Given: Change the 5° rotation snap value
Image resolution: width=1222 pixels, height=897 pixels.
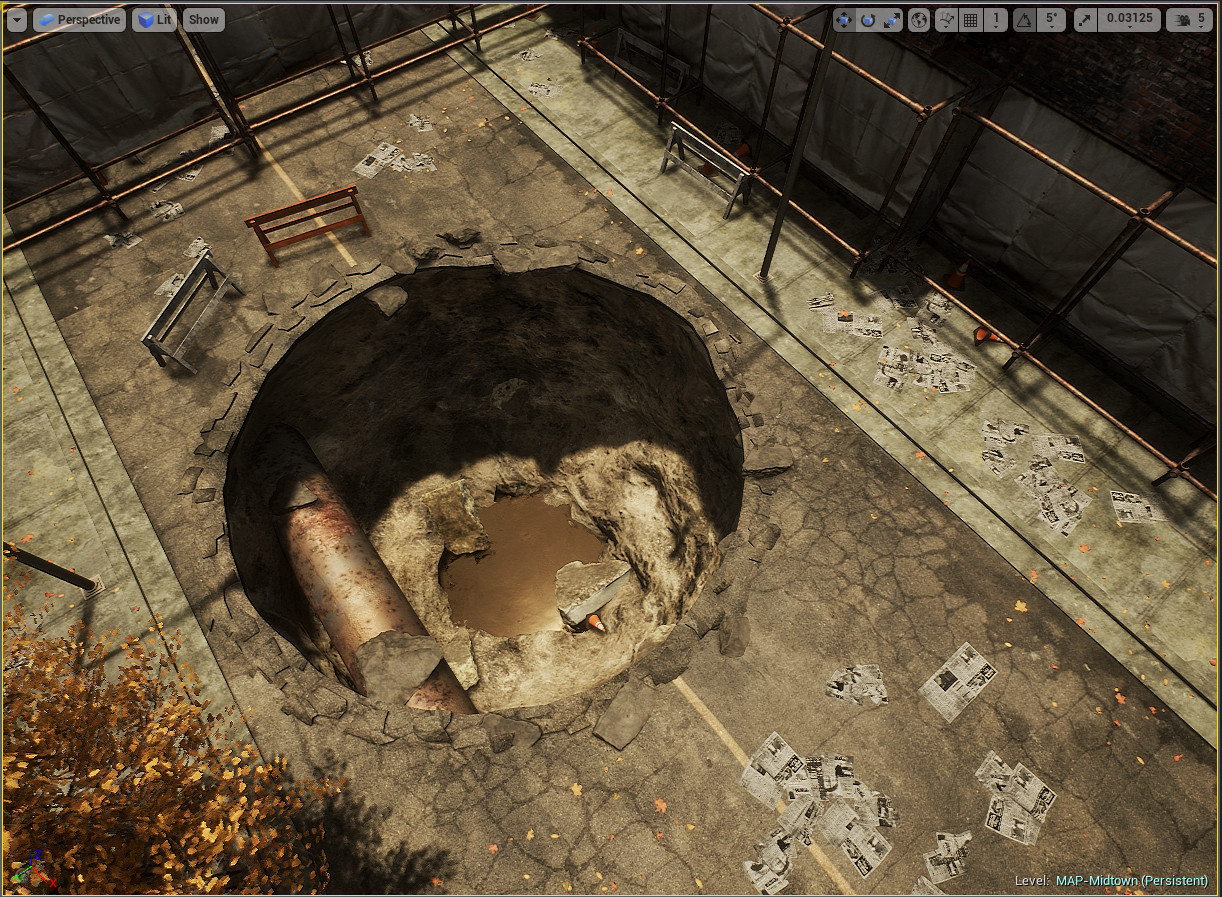Looking at the screenshot, I should (x=1049, y=20).
